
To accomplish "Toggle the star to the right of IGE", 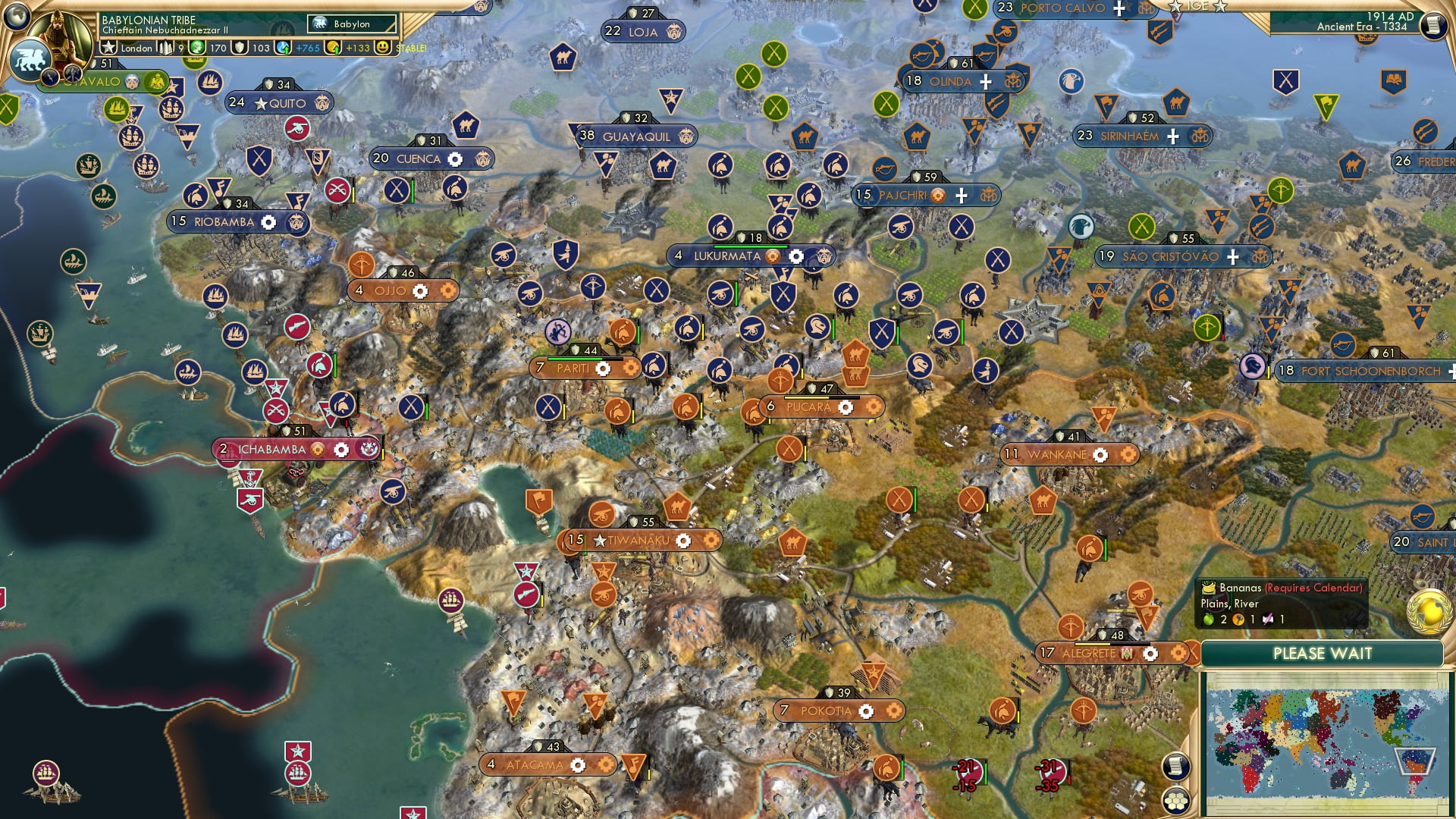I will 1220,7.
